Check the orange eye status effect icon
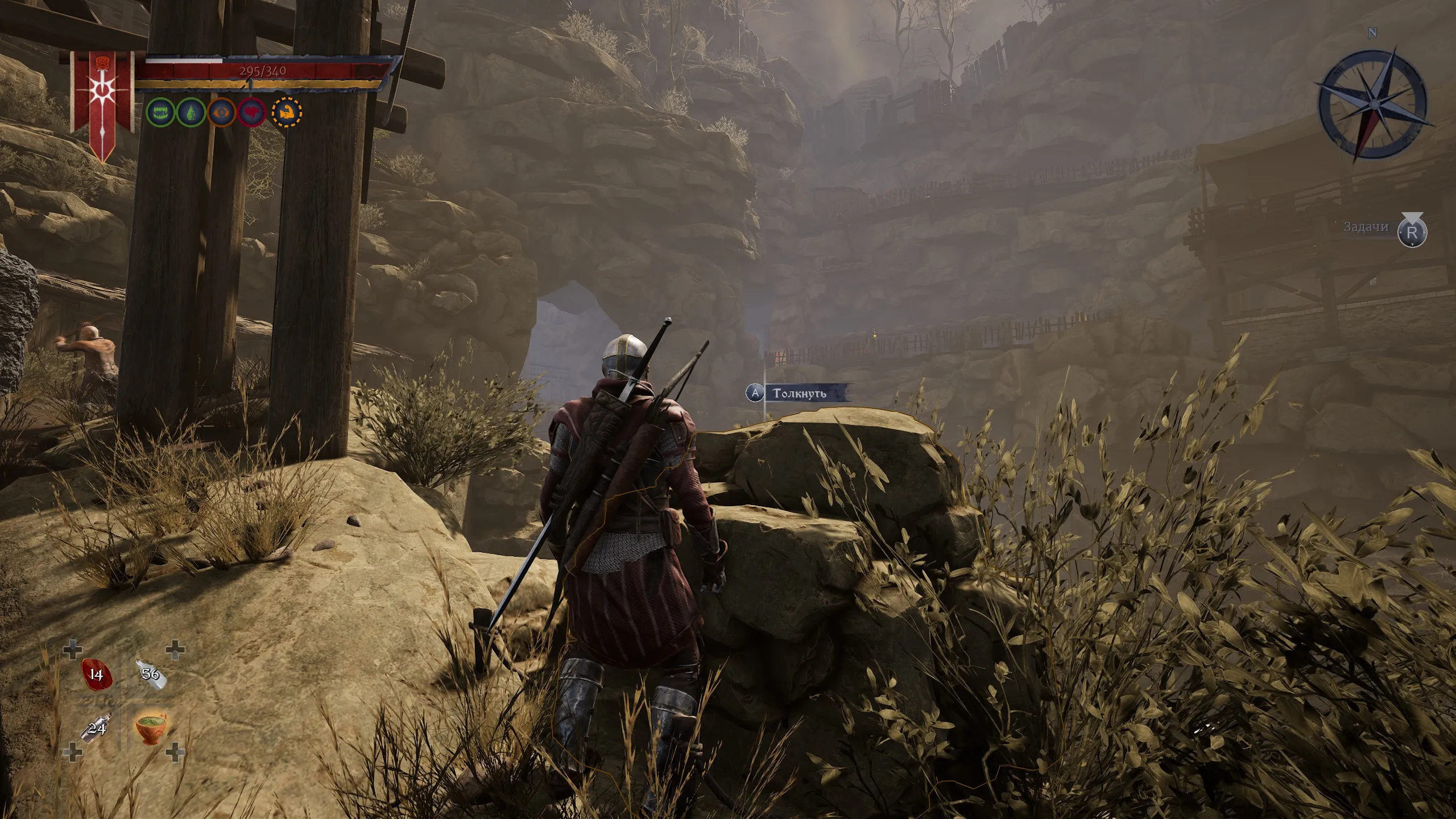 pos(221,113)
